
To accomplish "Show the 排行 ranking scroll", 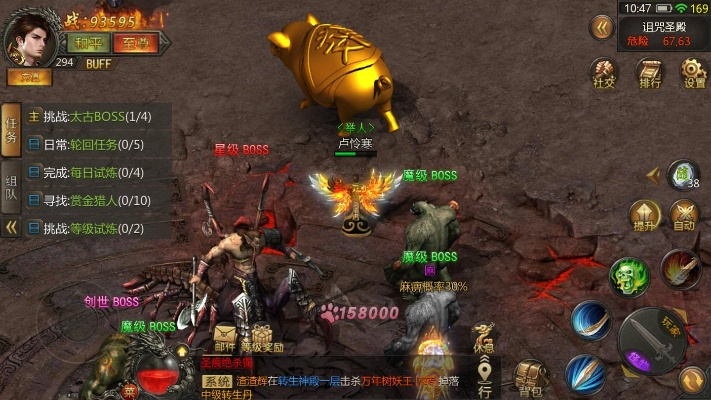I will pos(650,73).
